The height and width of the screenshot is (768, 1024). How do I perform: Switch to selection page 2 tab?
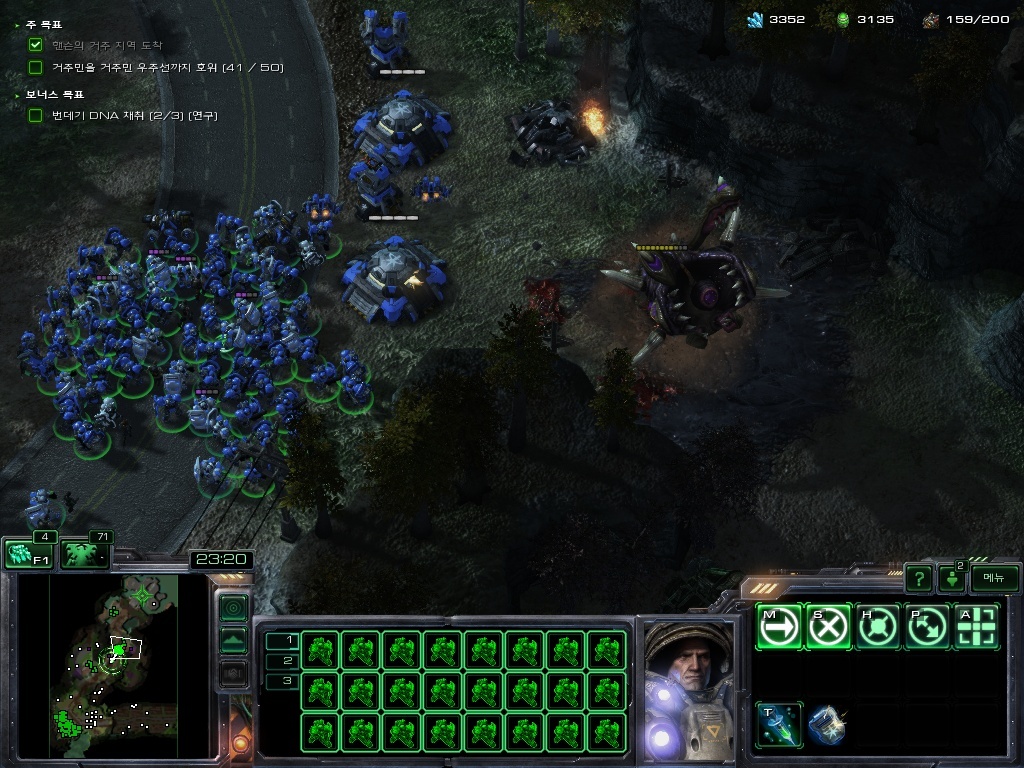(x=283, y=661)
